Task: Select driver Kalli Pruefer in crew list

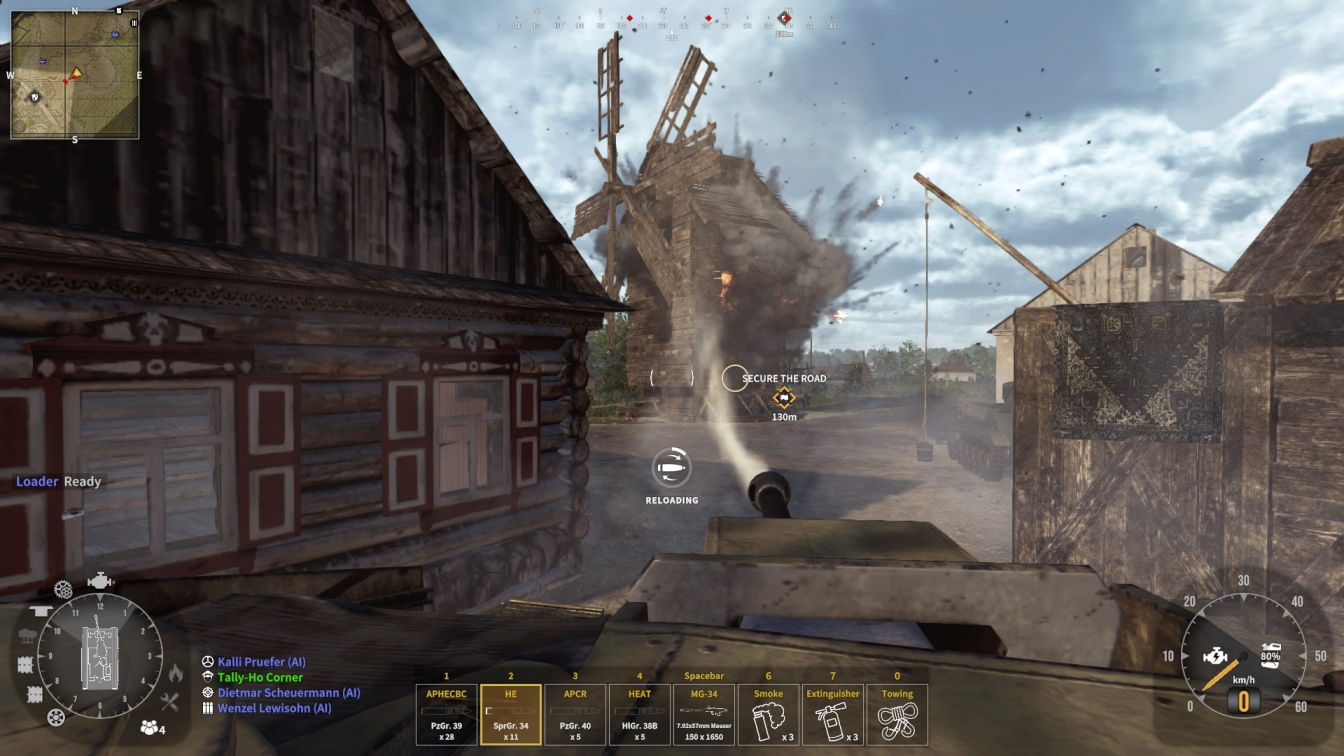Action: tap(261, 662)
